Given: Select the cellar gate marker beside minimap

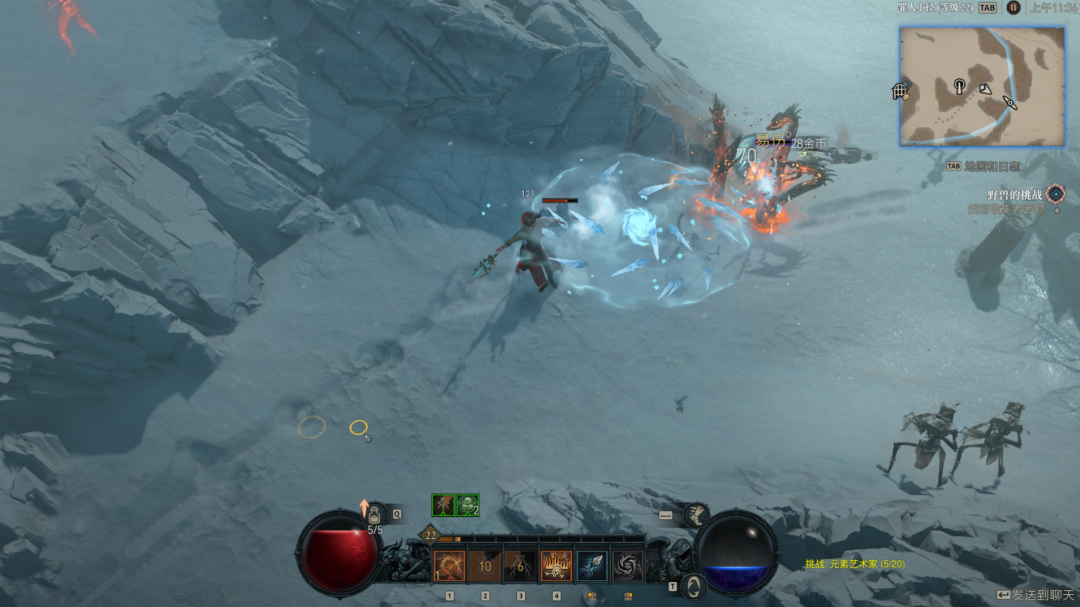Looking at the screenshot, I should 900,92.
